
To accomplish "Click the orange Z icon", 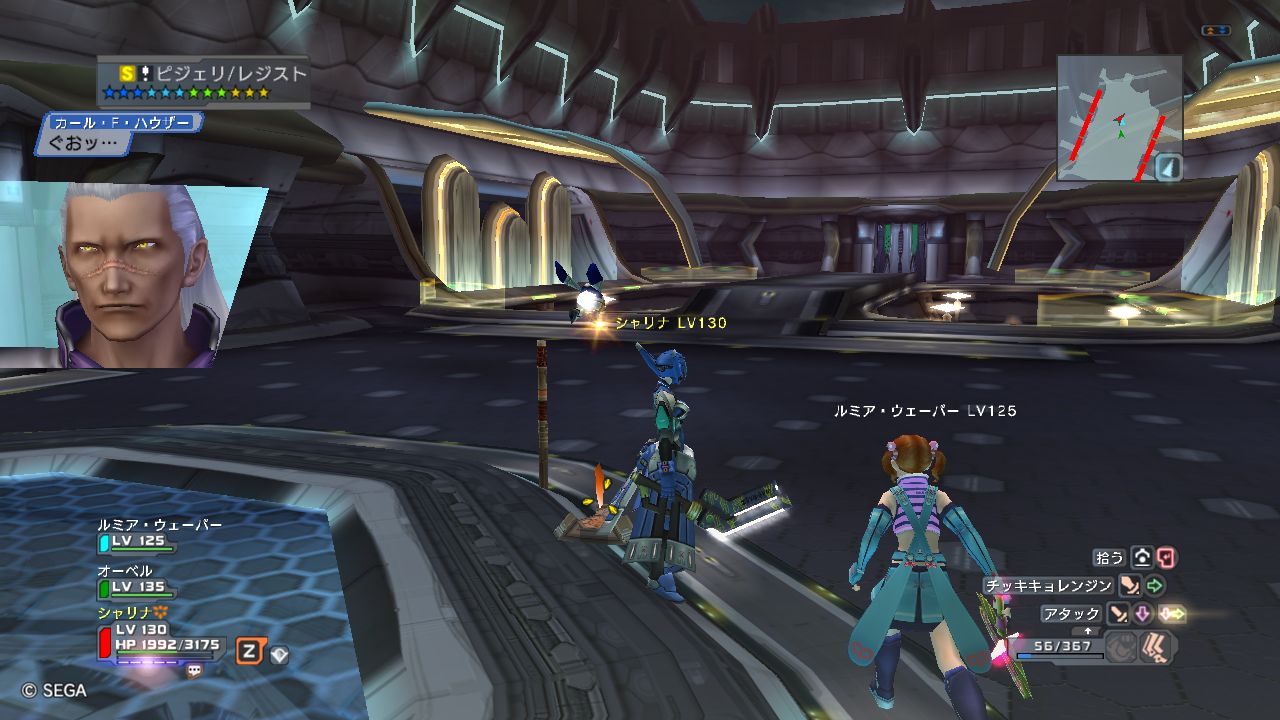I will click(x=249, y=652).
